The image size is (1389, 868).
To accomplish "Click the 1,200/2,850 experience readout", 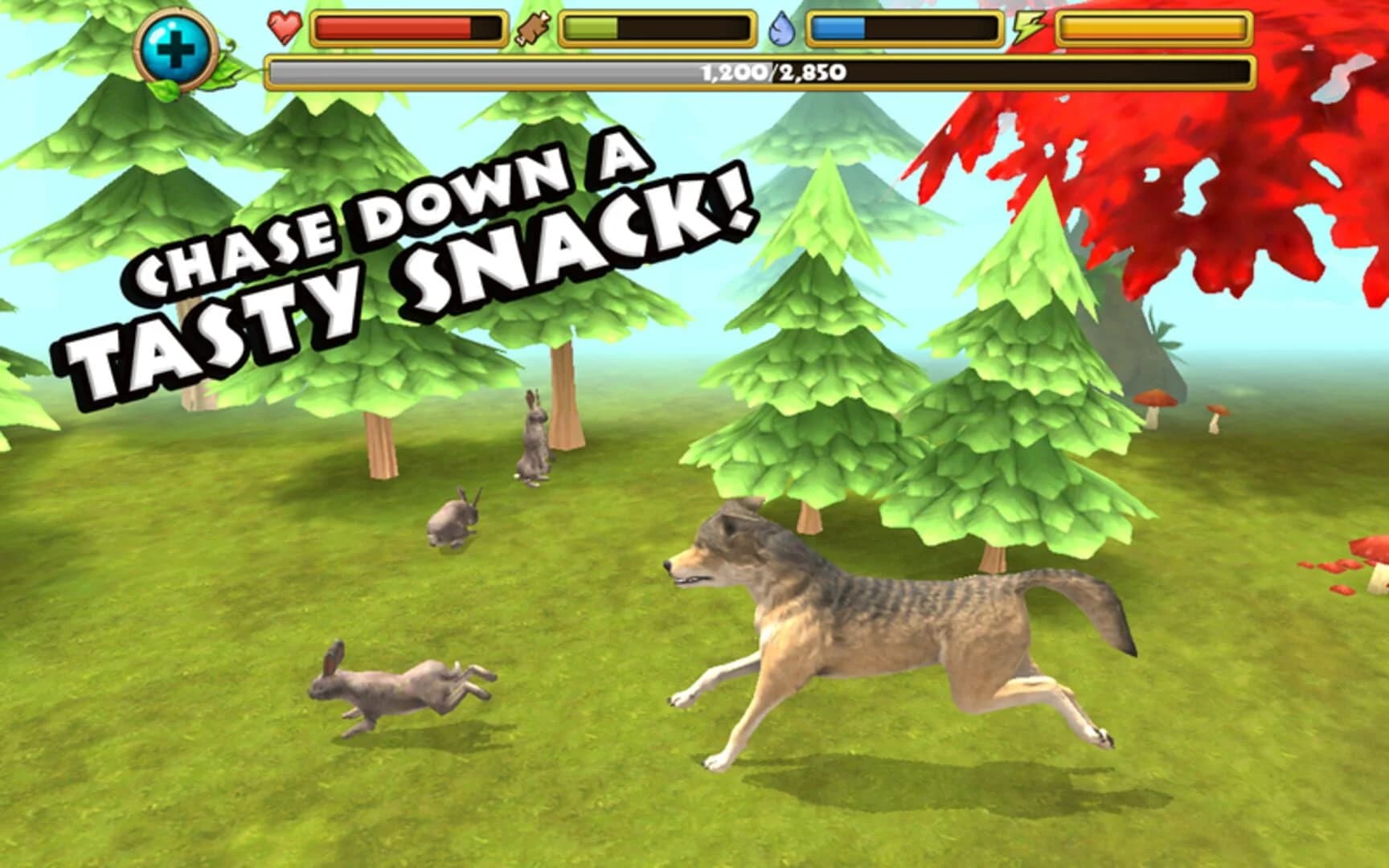I will pyautogui.click(x=769, y=73).
